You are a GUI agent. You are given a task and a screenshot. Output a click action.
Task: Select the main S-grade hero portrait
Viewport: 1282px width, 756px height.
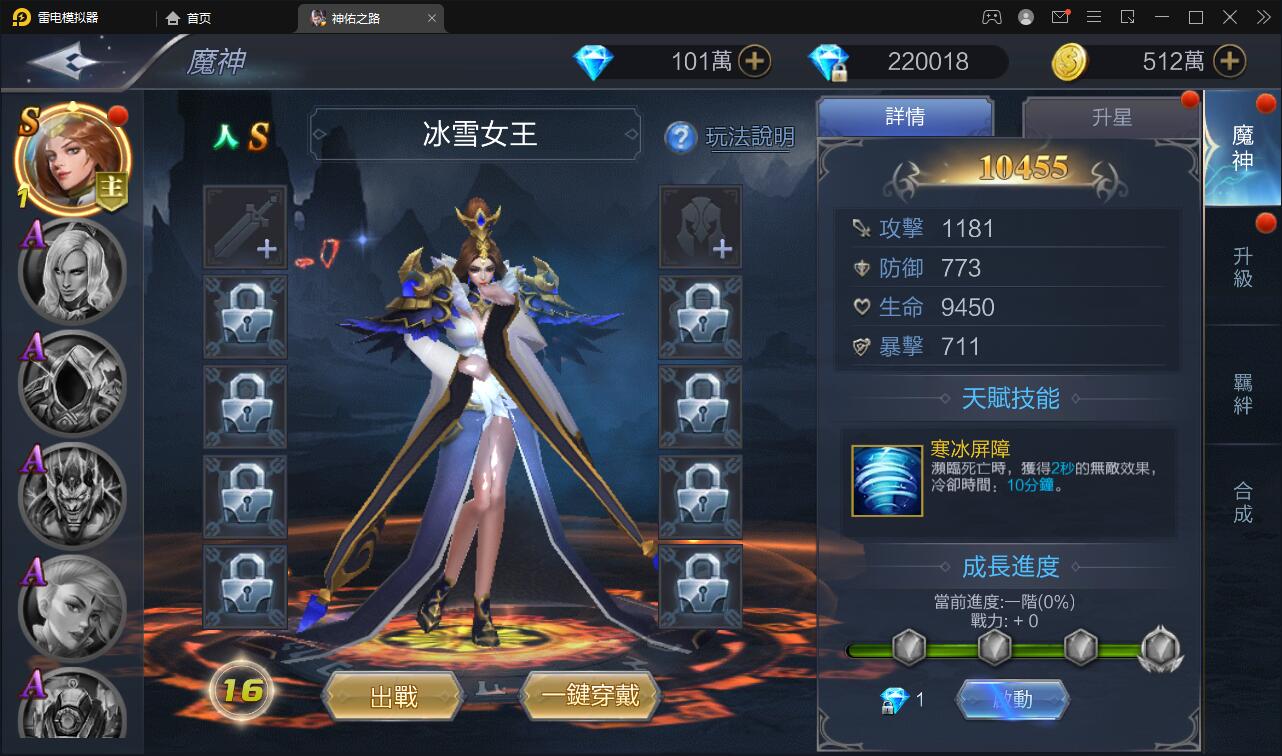tap(70, 157)
